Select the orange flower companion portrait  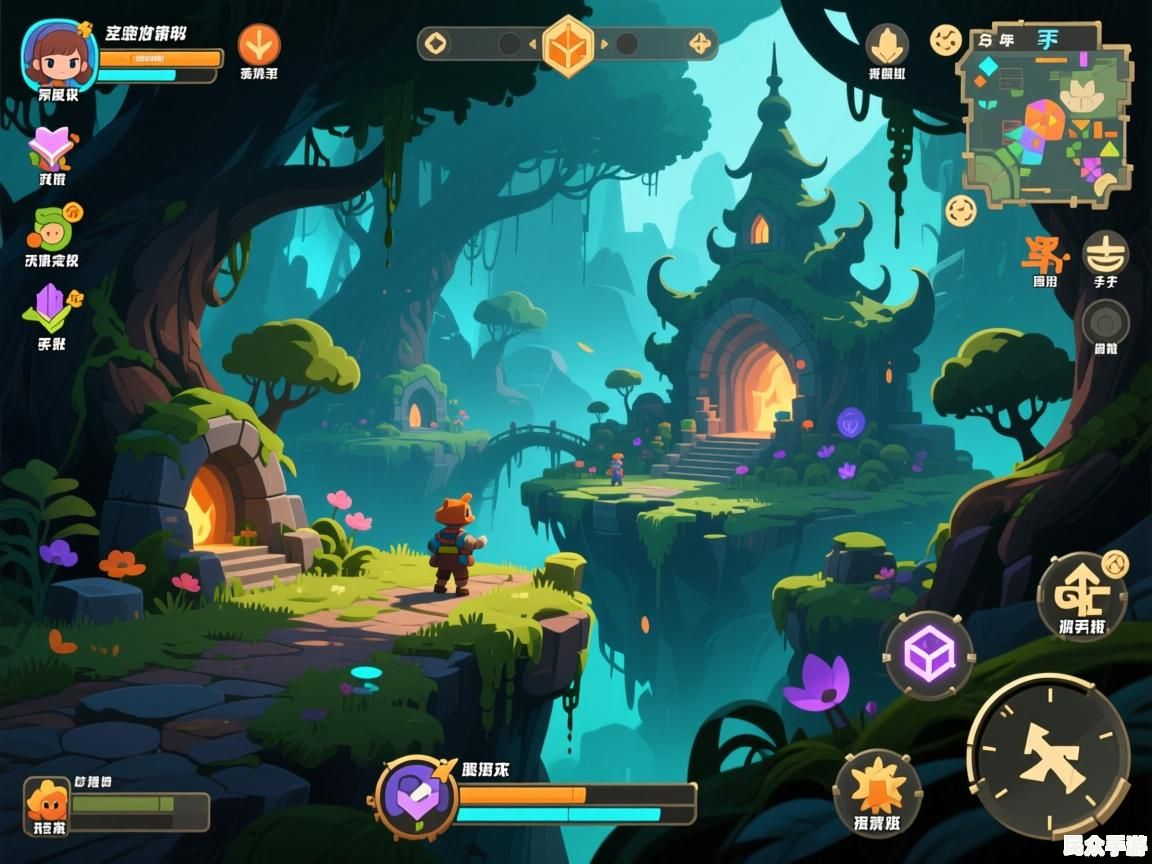[46, 805]
